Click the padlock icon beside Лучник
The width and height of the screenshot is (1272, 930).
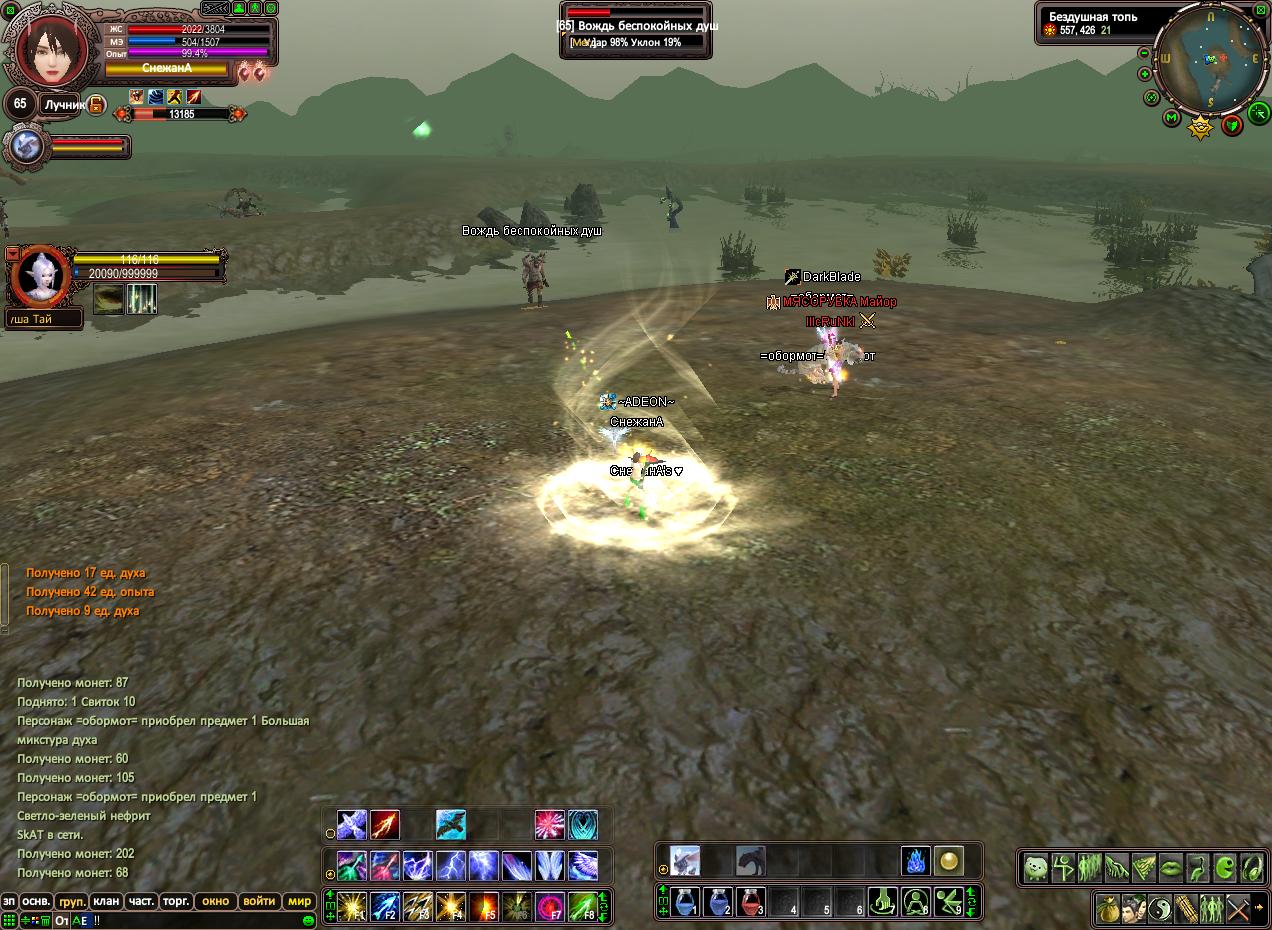[x=97, y=104]
